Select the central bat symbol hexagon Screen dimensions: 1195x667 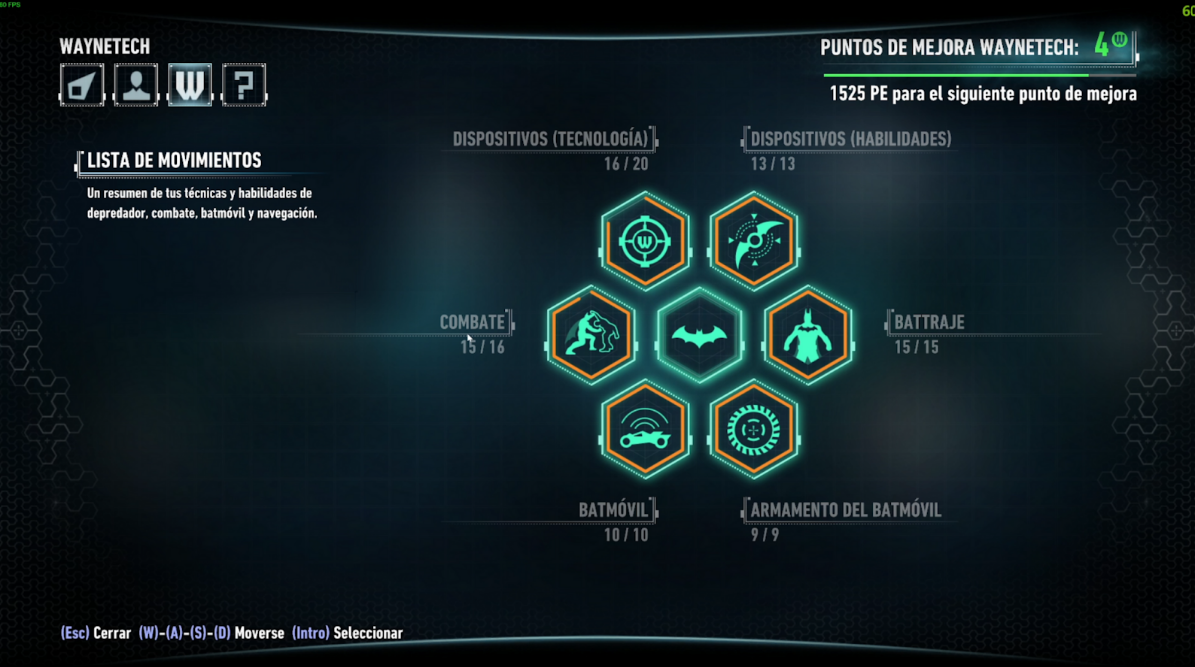[700, 335]
